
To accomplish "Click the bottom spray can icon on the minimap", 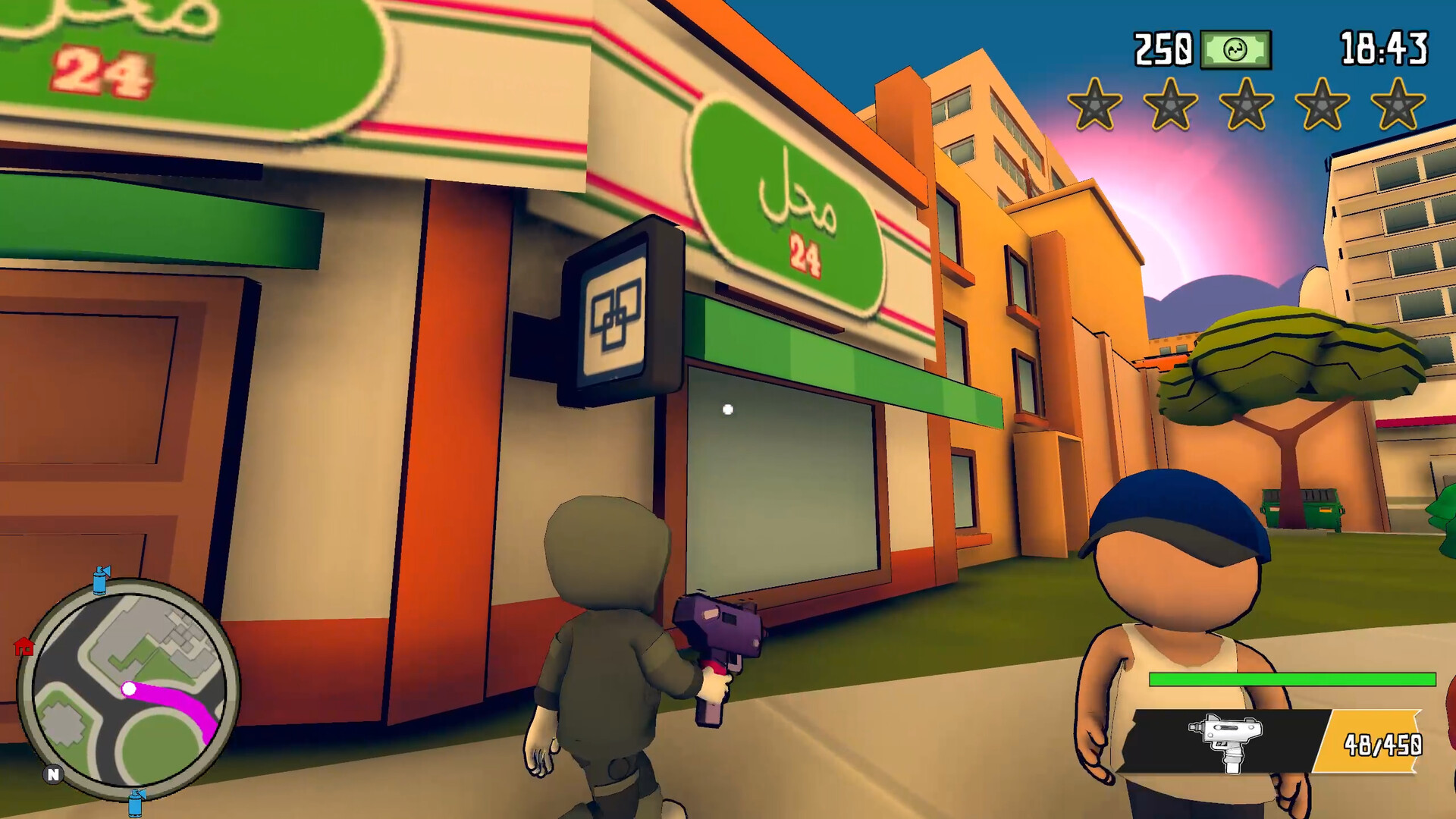I will [x=135, y=802].
